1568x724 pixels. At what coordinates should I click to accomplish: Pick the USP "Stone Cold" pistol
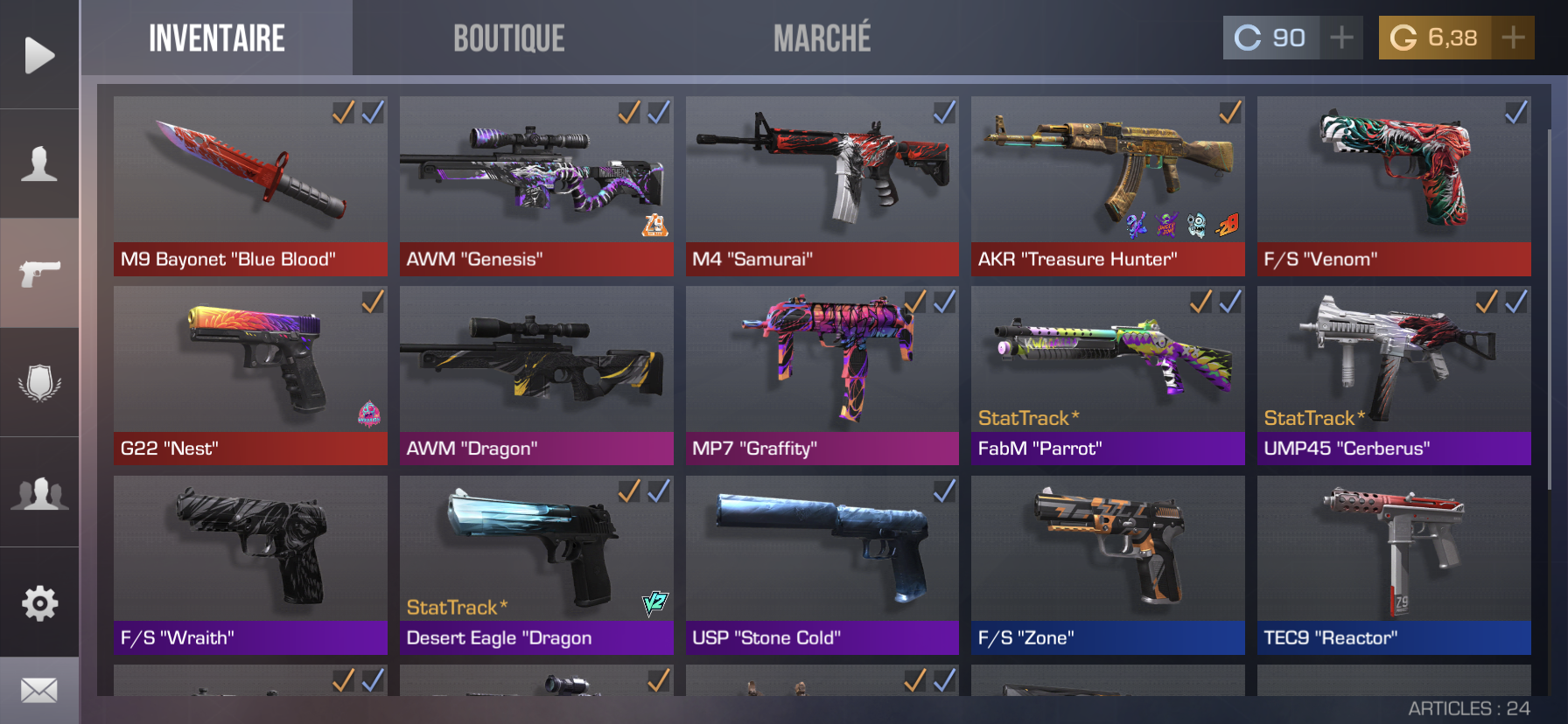pos(822,565)
